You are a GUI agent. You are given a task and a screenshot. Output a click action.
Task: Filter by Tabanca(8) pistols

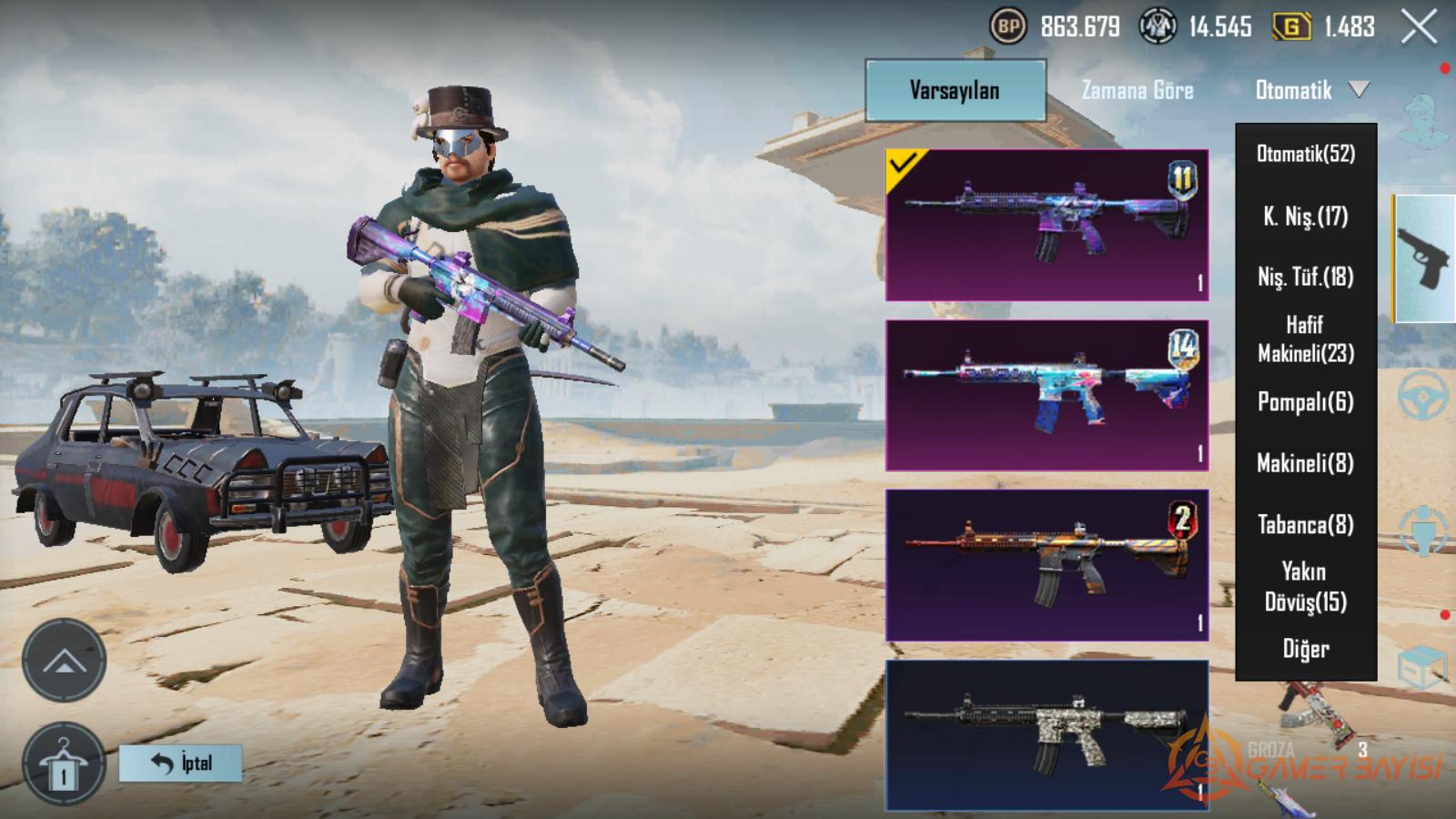[1305, 524]
